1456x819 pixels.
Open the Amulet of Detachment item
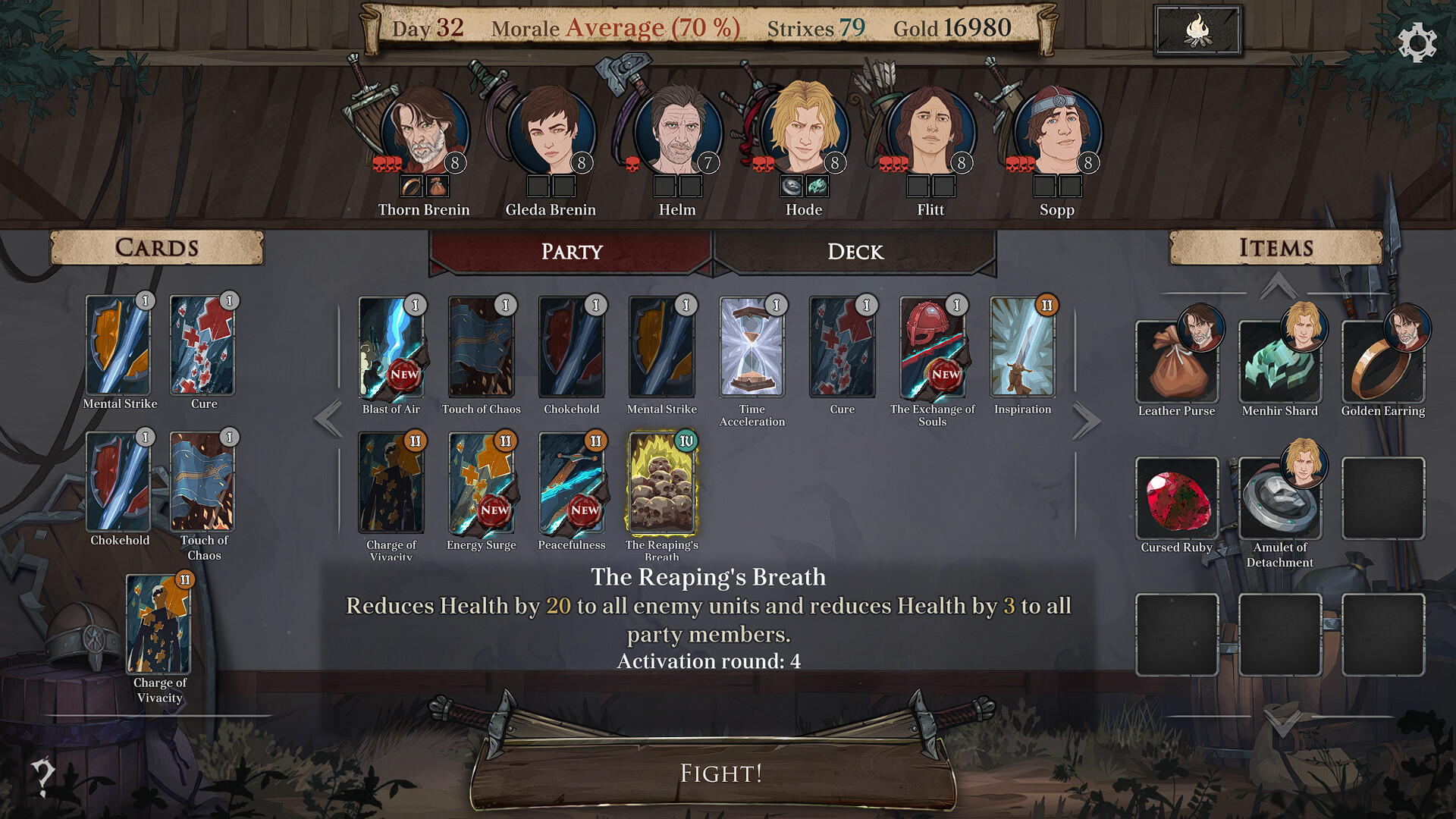1281,497
